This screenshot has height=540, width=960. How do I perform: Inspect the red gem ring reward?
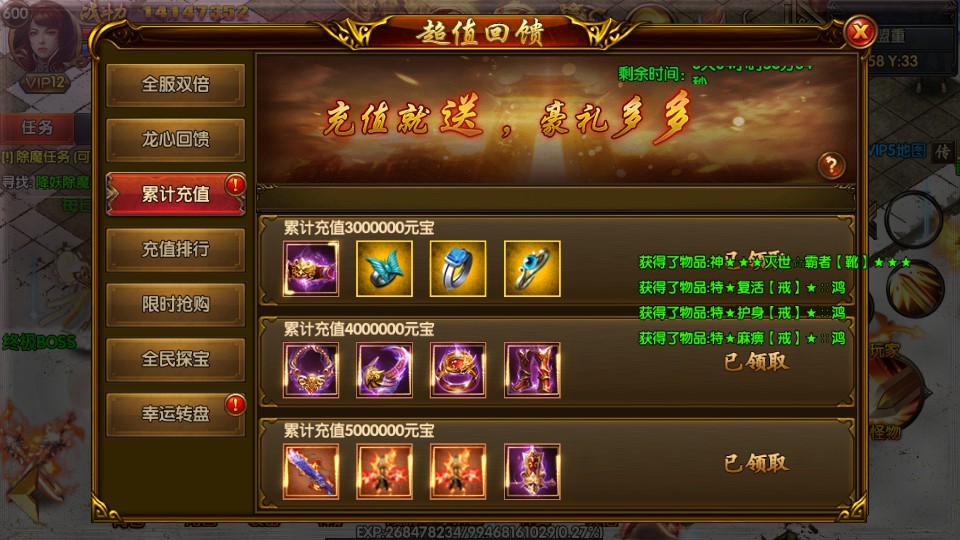tap(458, 370)
